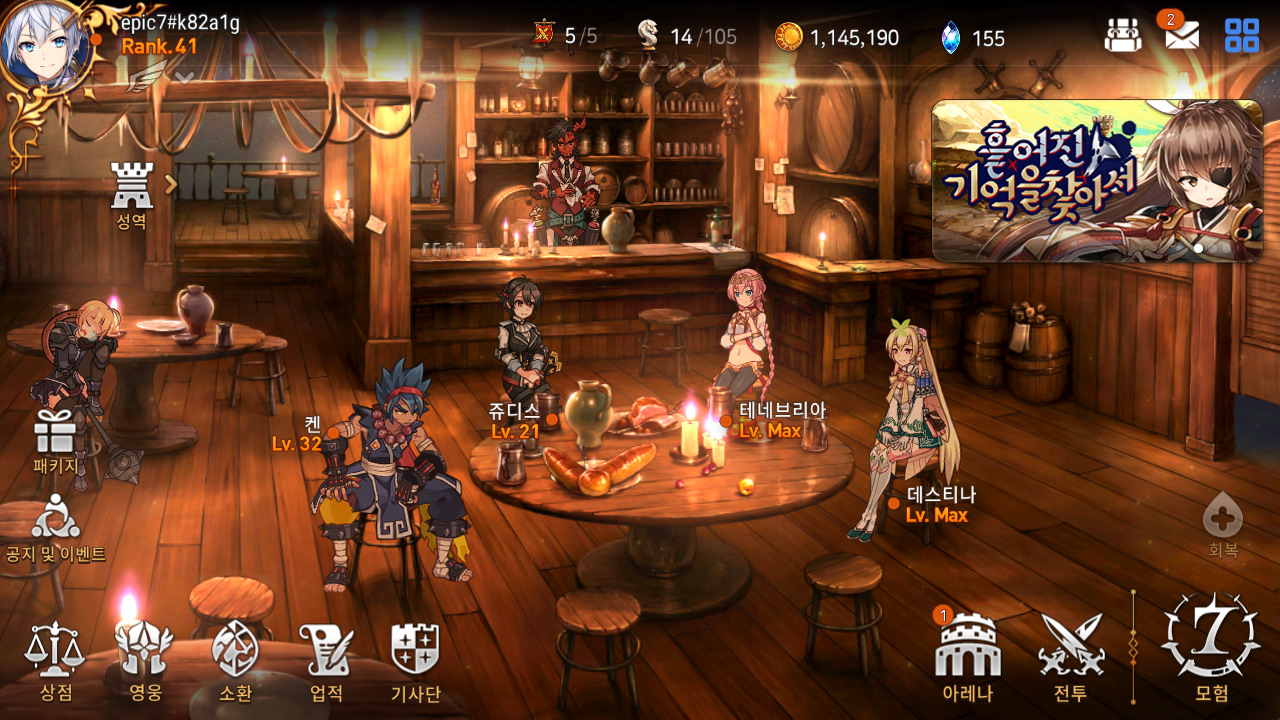Image resolution: width=1280 pixels, height=720 pixels.
Task: Open the white backpack inventory icon
Action: click(x=1123, y=37)
